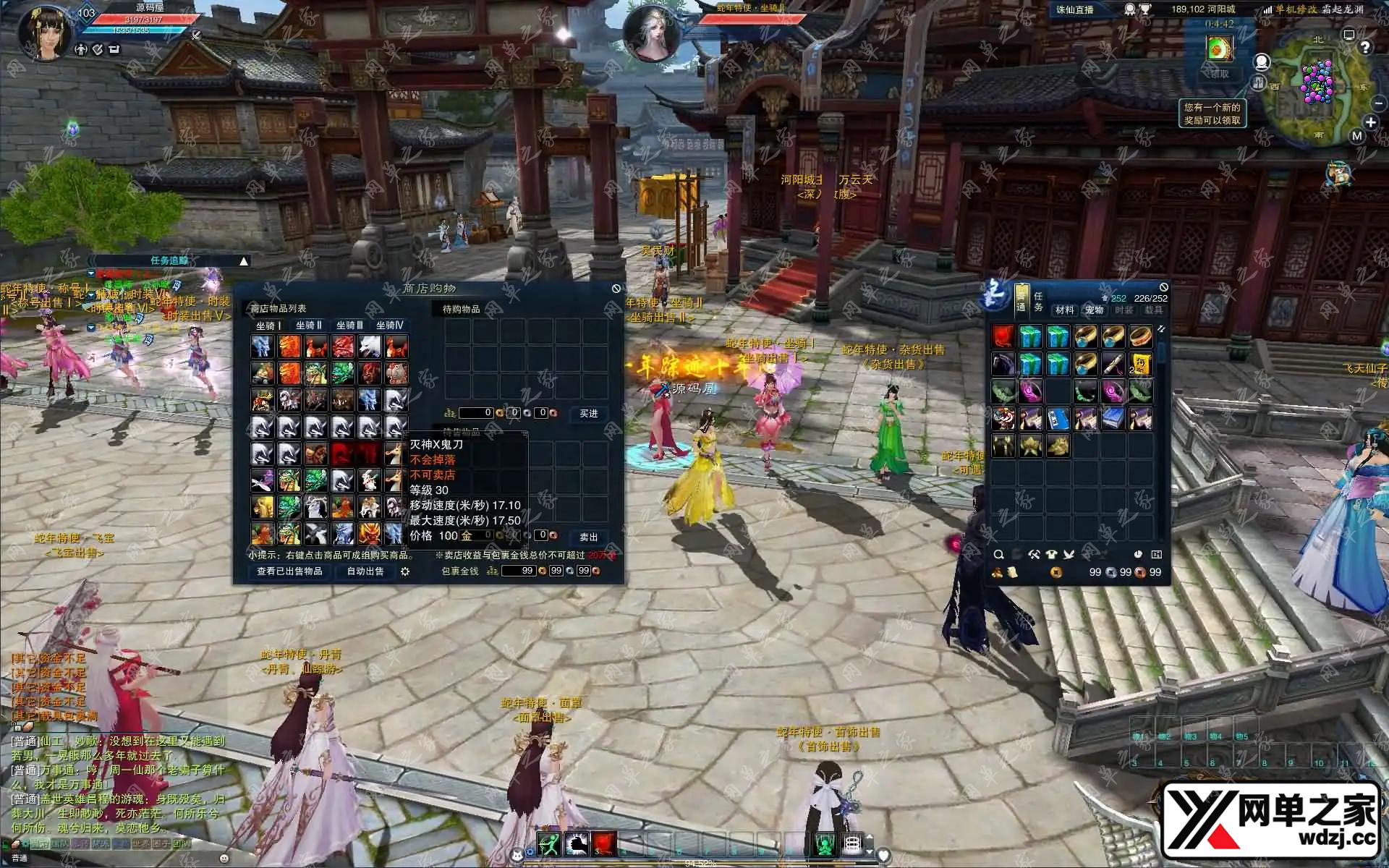
Task: Switch to the 材料 materials bag tab
Action: tap(1064, 310)
